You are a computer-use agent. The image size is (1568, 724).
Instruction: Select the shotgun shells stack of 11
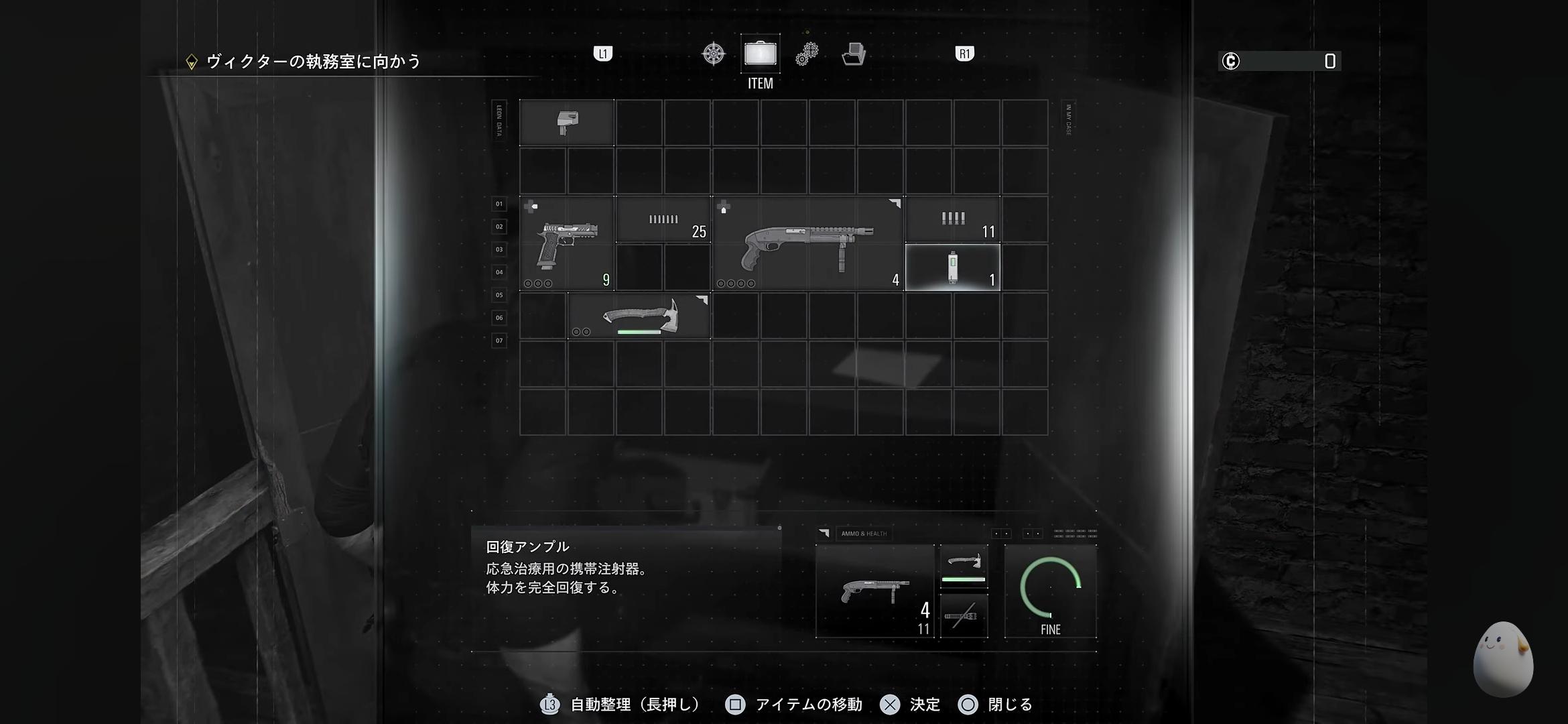[952, 220]
